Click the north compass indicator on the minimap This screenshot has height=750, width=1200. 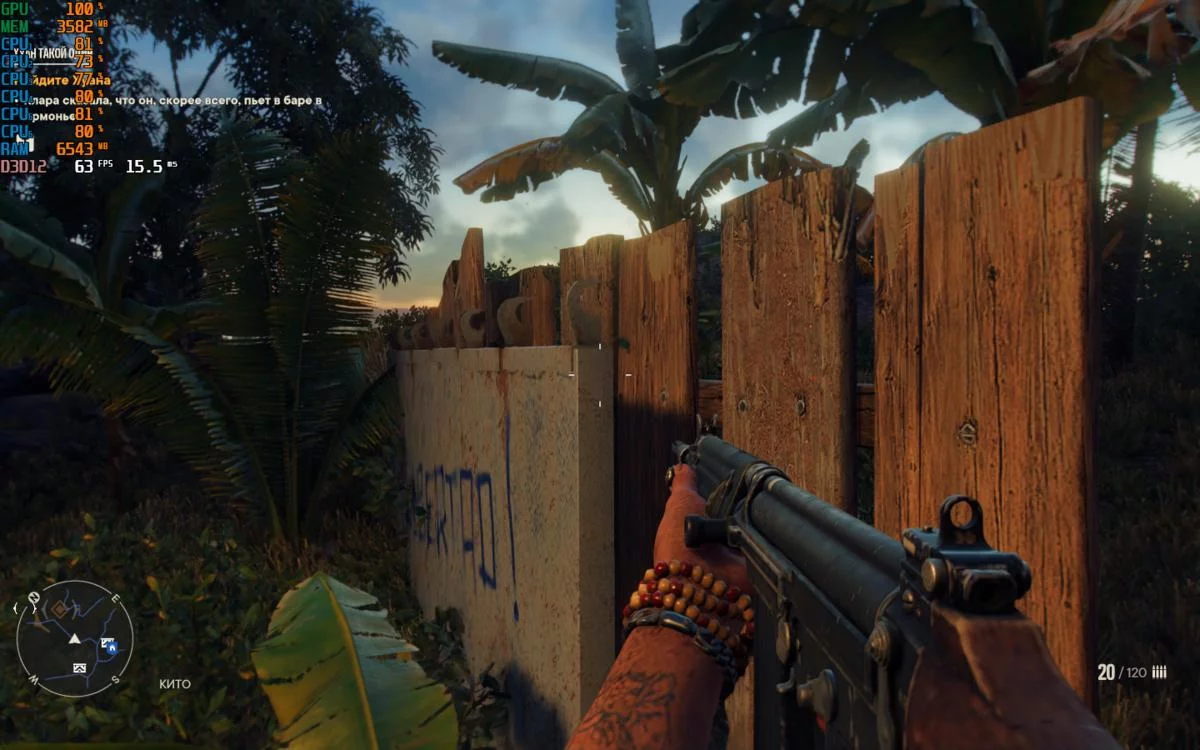35,599
